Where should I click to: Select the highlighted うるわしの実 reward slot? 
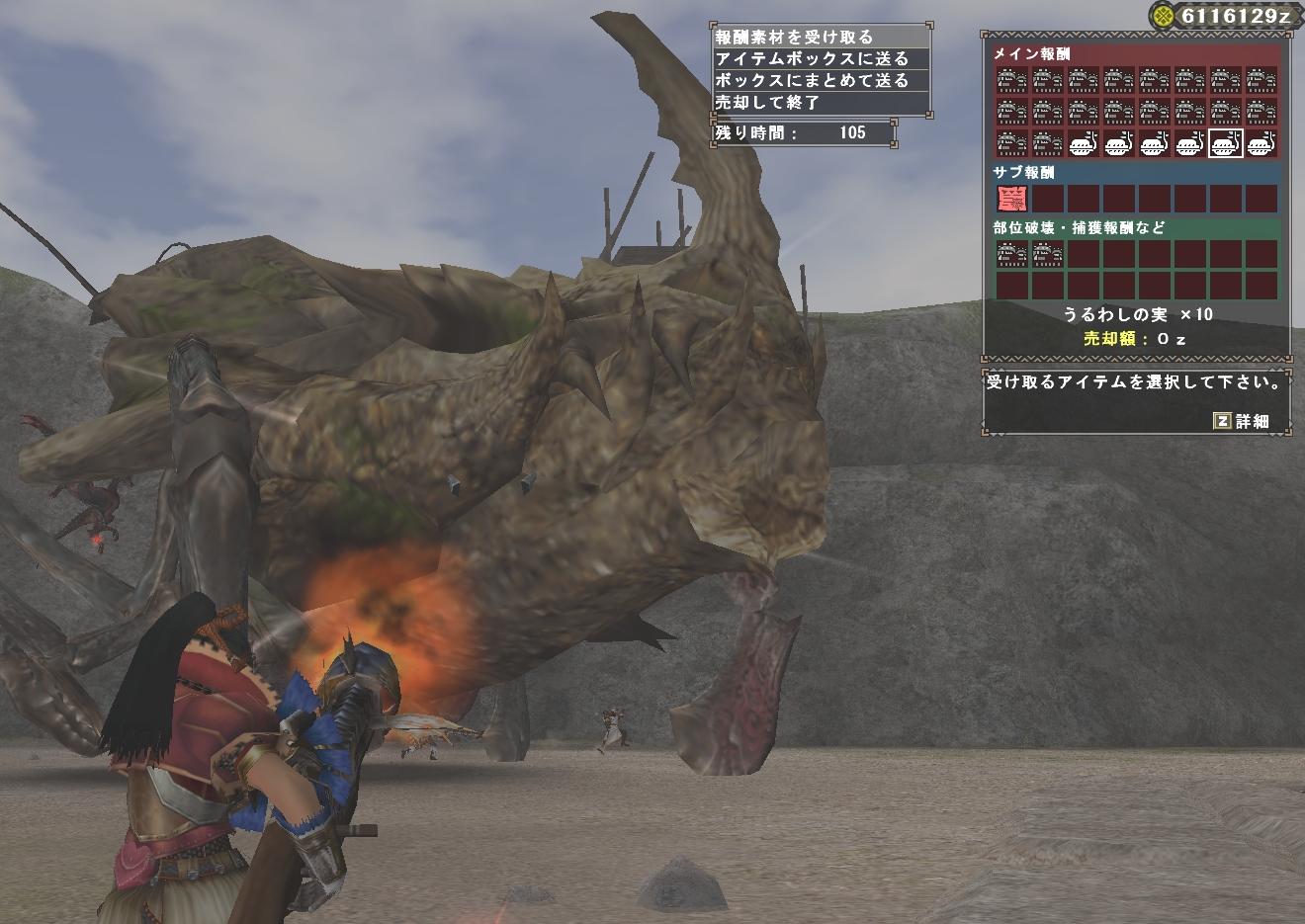(1225, 144)
